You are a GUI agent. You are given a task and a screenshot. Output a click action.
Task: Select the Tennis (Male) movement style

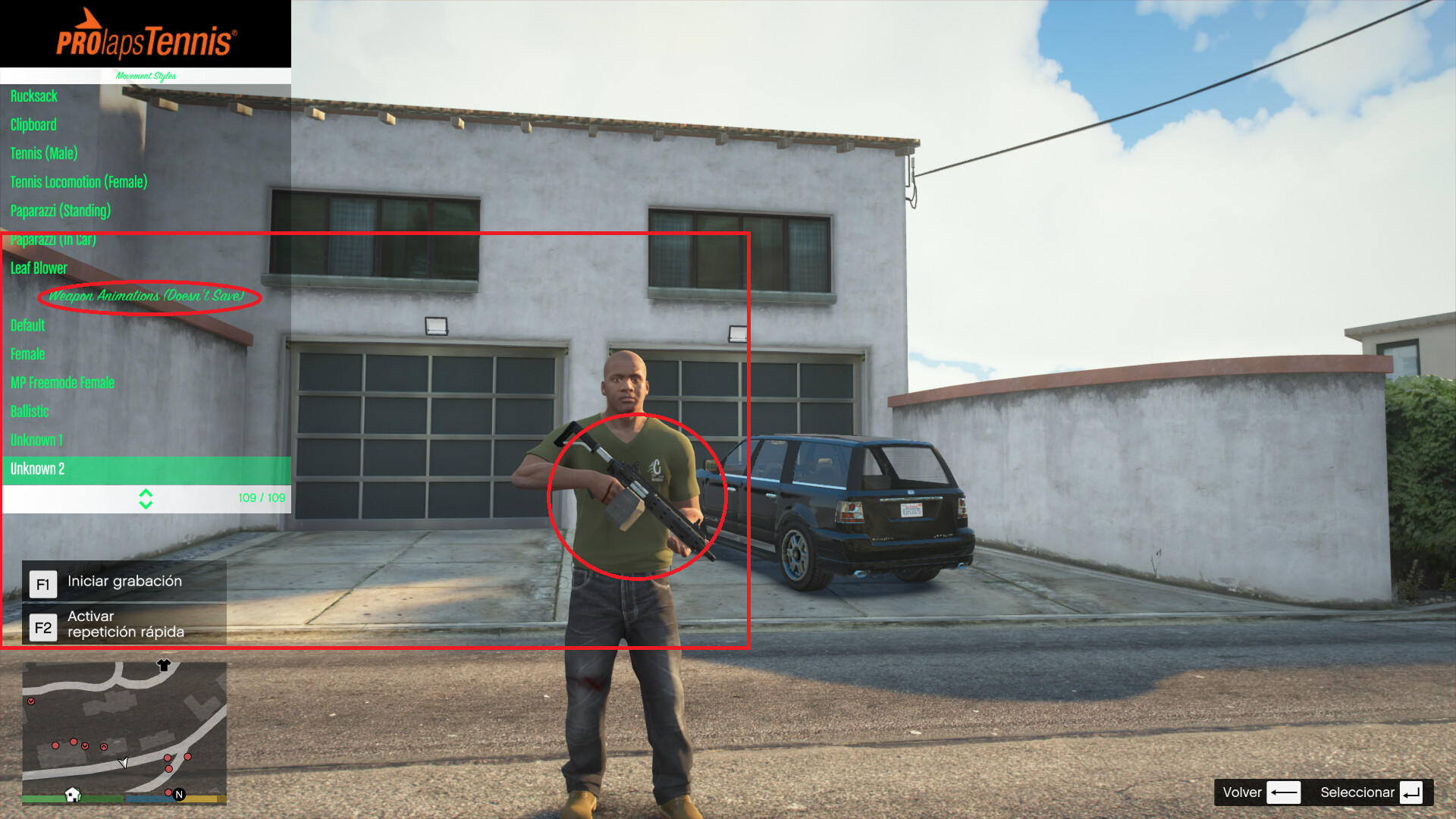(43, 153)
